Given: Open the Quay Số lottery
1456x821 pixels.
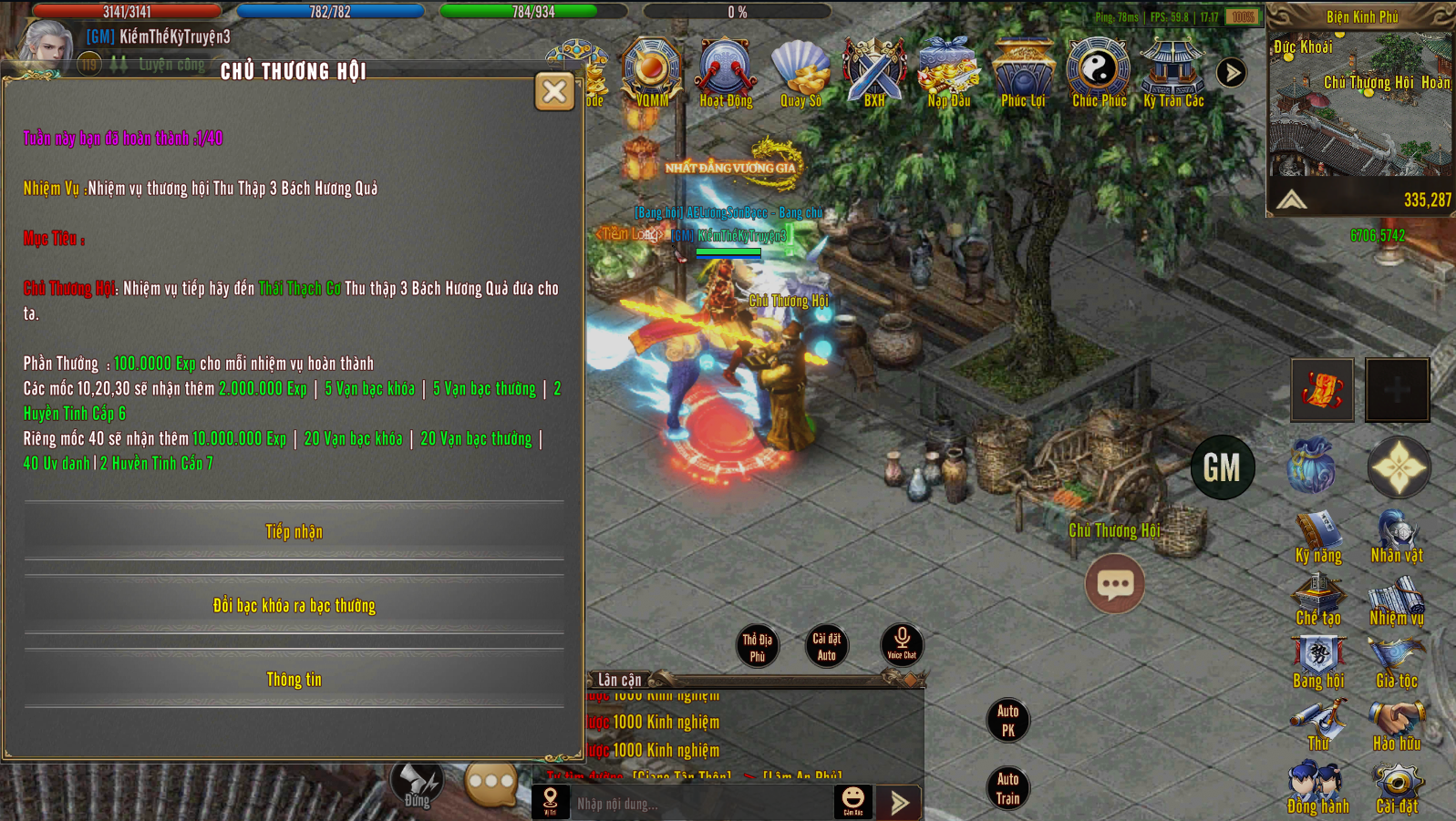Looking at the screenshot, I should click(800, 71).
